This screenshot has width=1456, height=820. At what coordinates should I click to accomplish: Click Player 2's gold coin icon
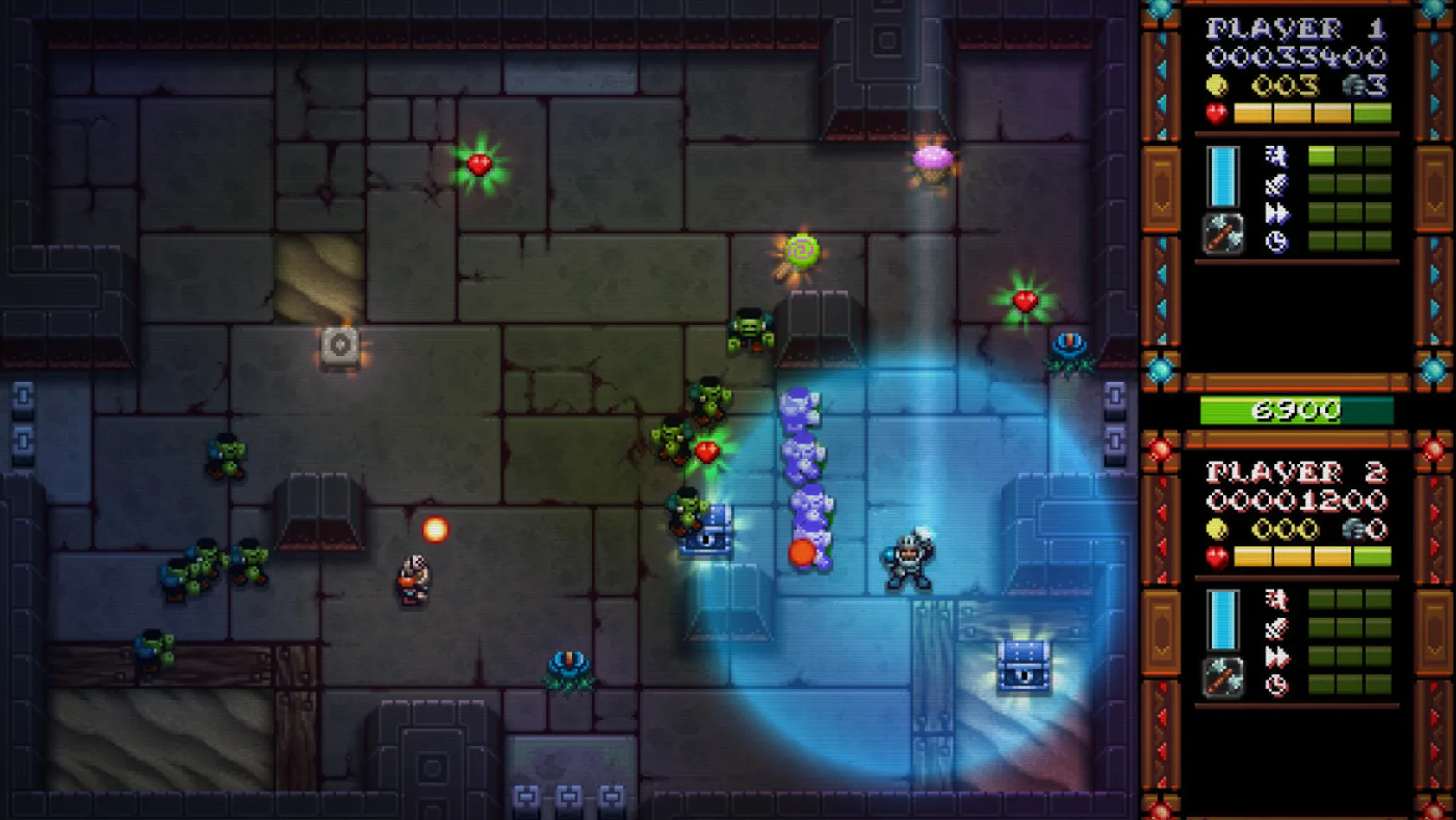coord(1217,529)
